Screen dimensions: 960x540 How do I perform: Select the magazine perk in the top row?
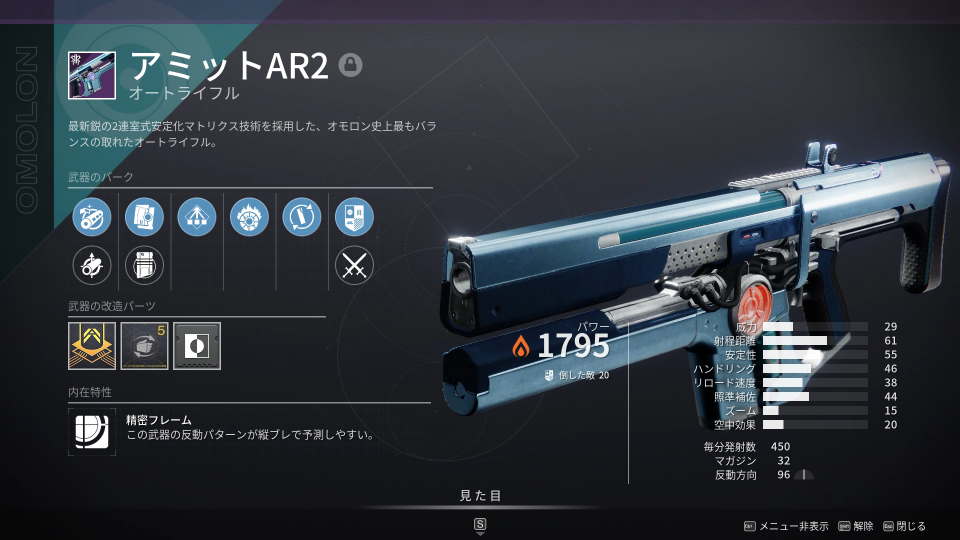point(145,216)
